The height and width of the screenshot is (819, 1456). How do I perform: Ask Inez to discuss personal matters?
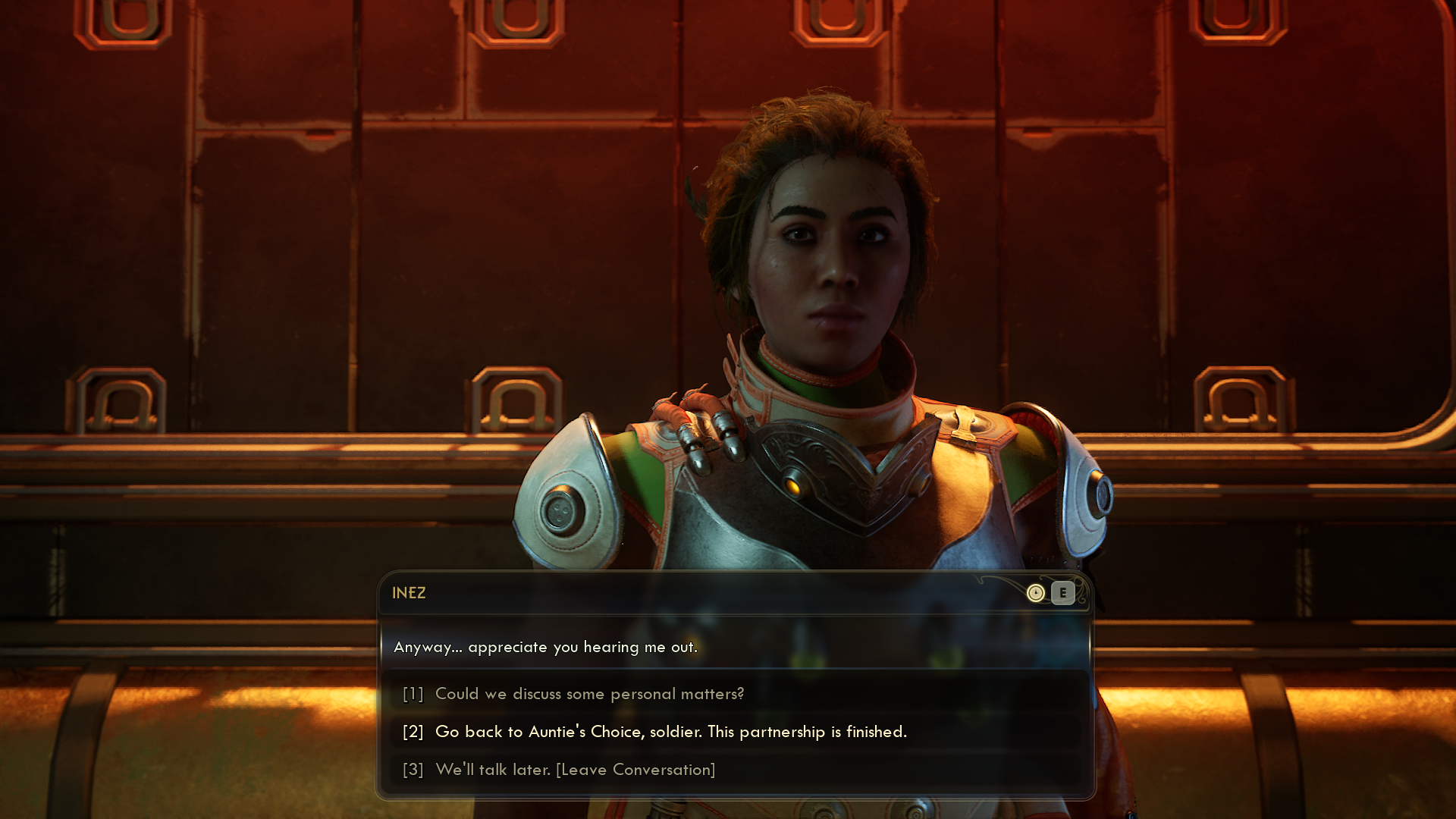589,694
